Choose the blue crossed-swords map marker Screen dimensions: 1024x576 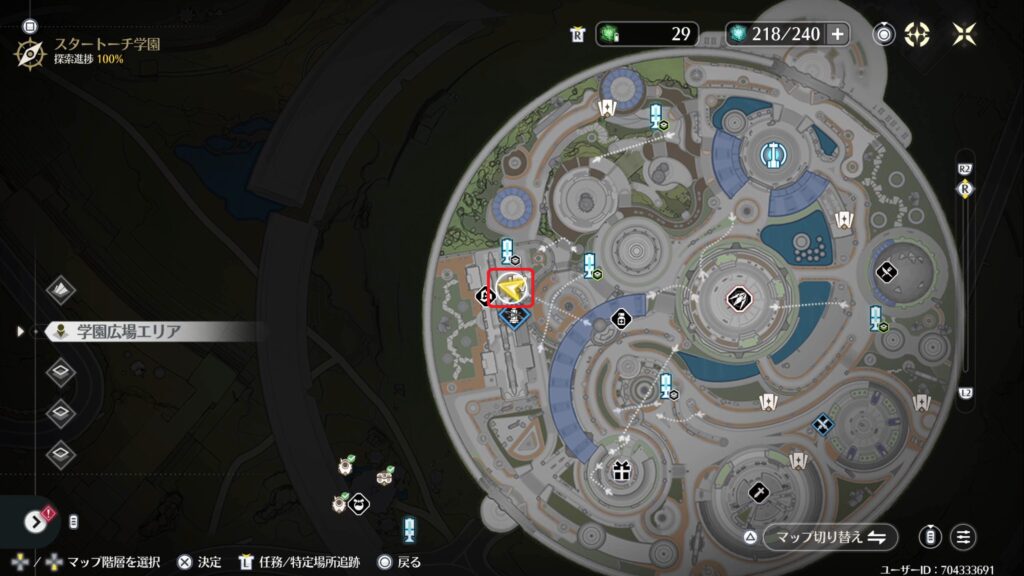822,425
